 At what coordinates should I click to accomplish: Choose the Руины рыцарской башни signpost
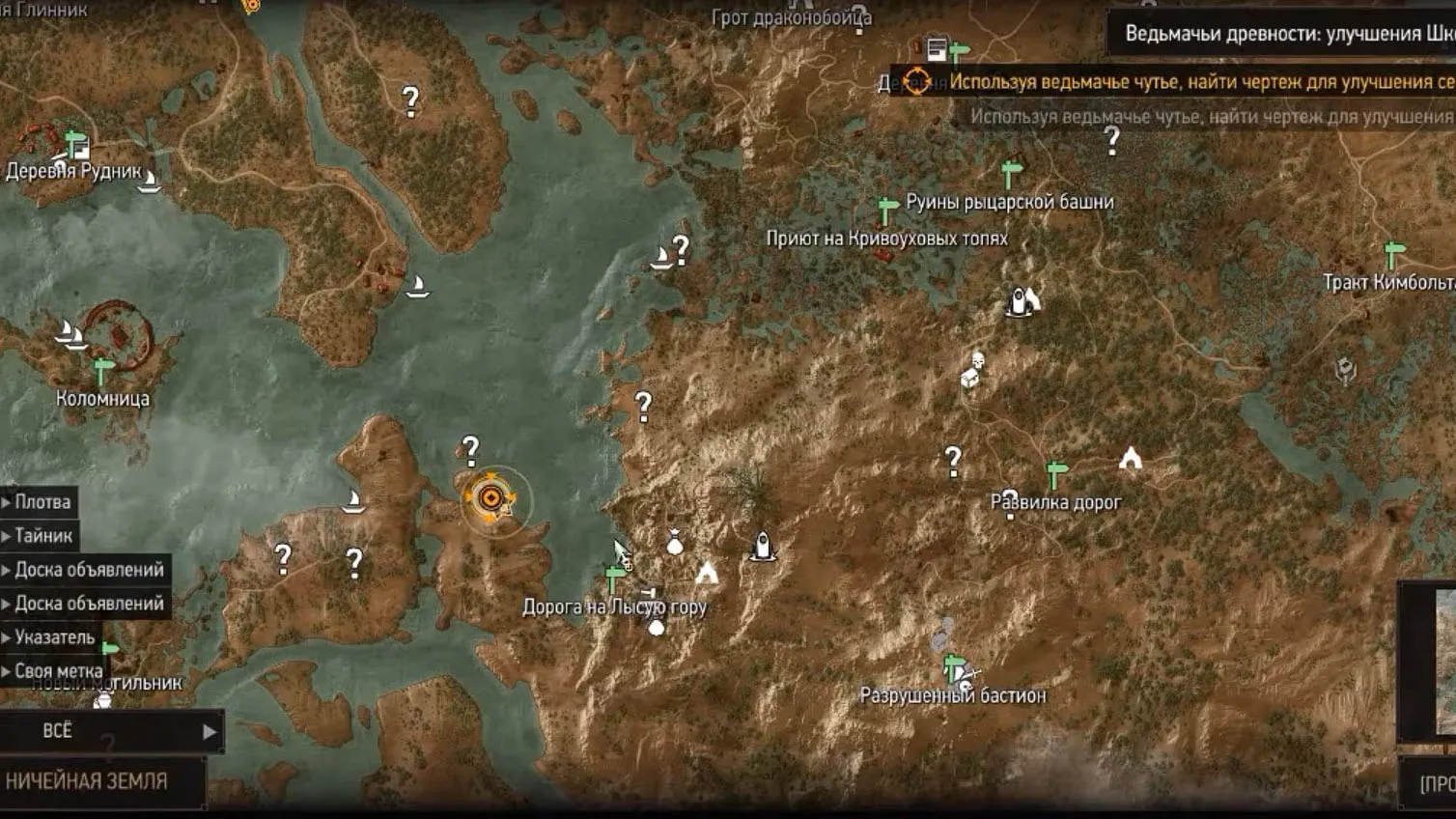coord(1011,175)
